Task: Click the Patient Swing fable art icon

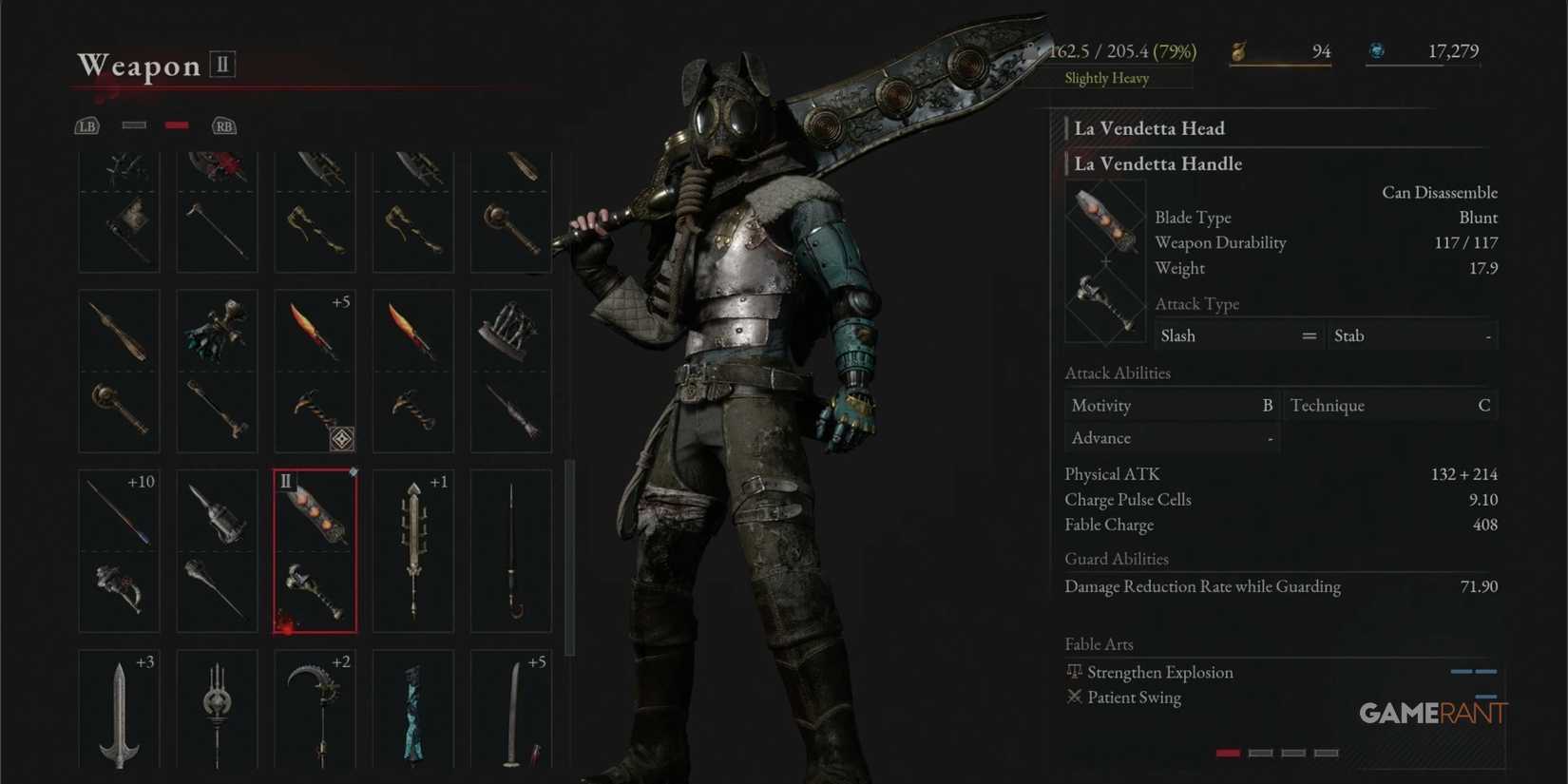Action: point(1074,697)
